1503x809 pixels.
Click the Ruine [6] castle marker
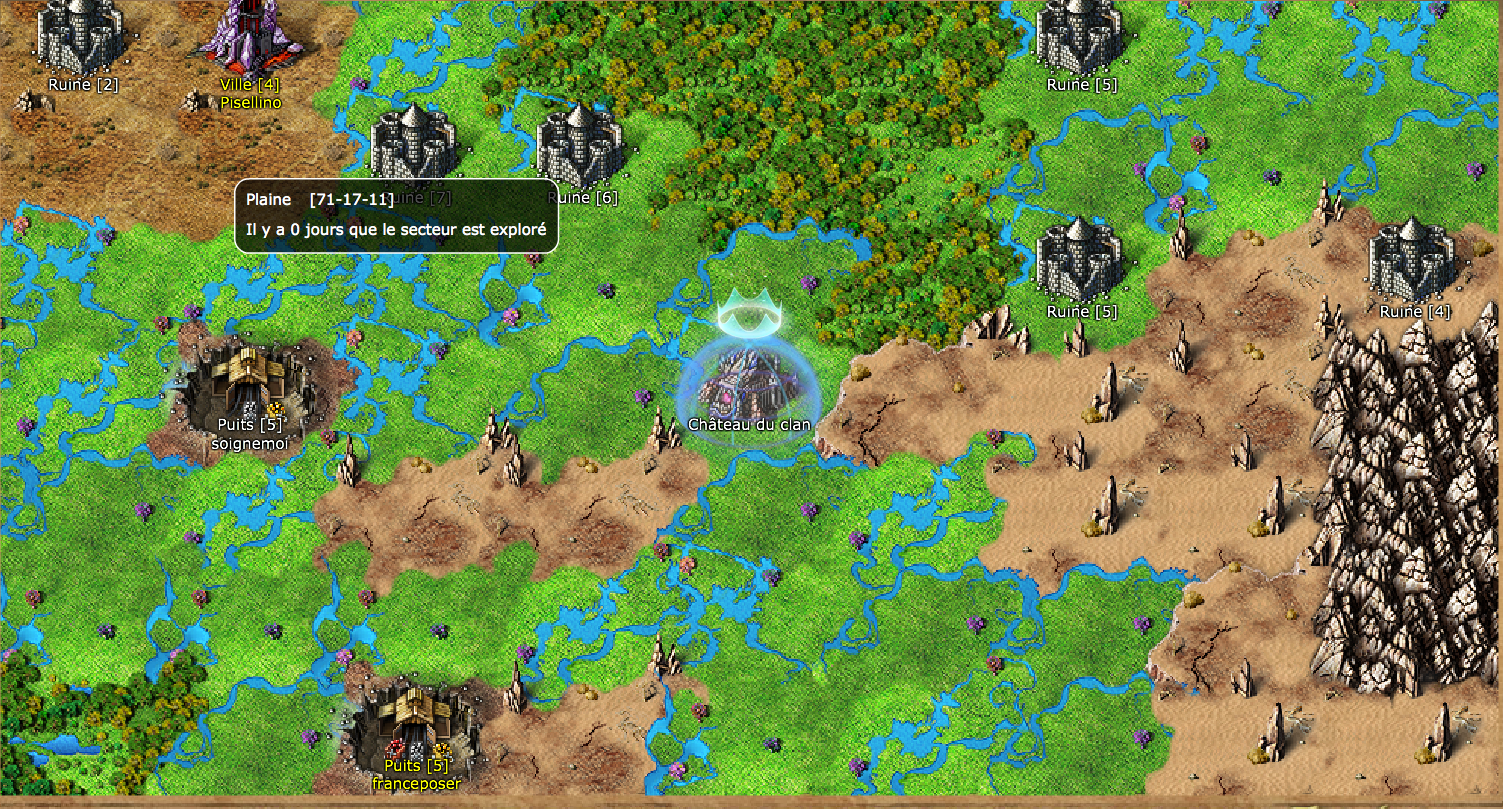coord(581,148)
